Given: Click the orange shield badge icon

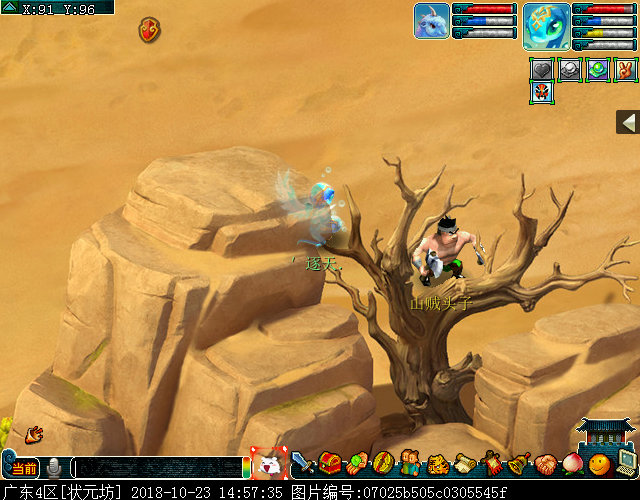Looking at the screenshot, I should tap(150, 29).
